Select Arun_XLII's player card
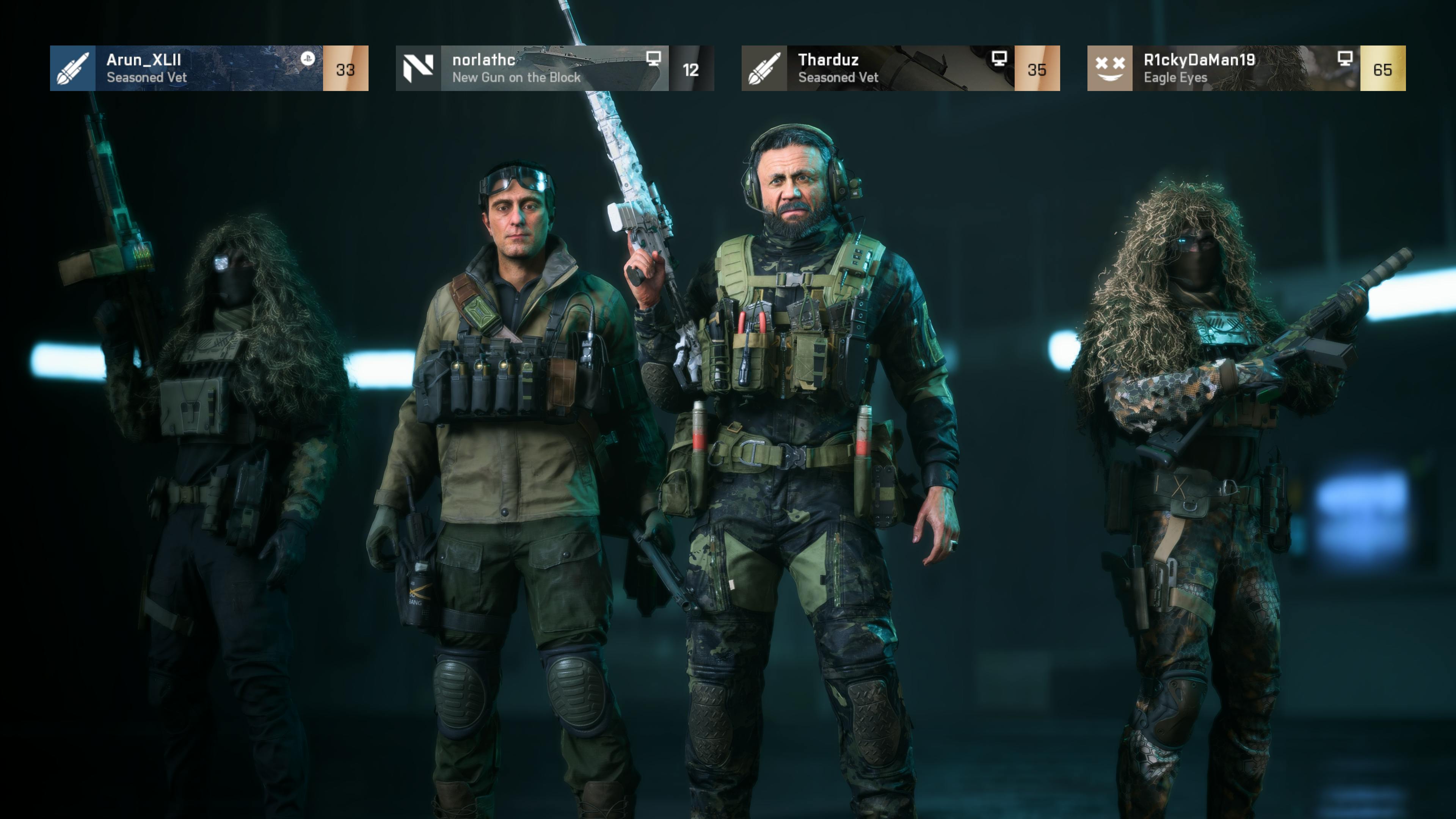Viewport: 1456px width, 819px height. (209, 68)
